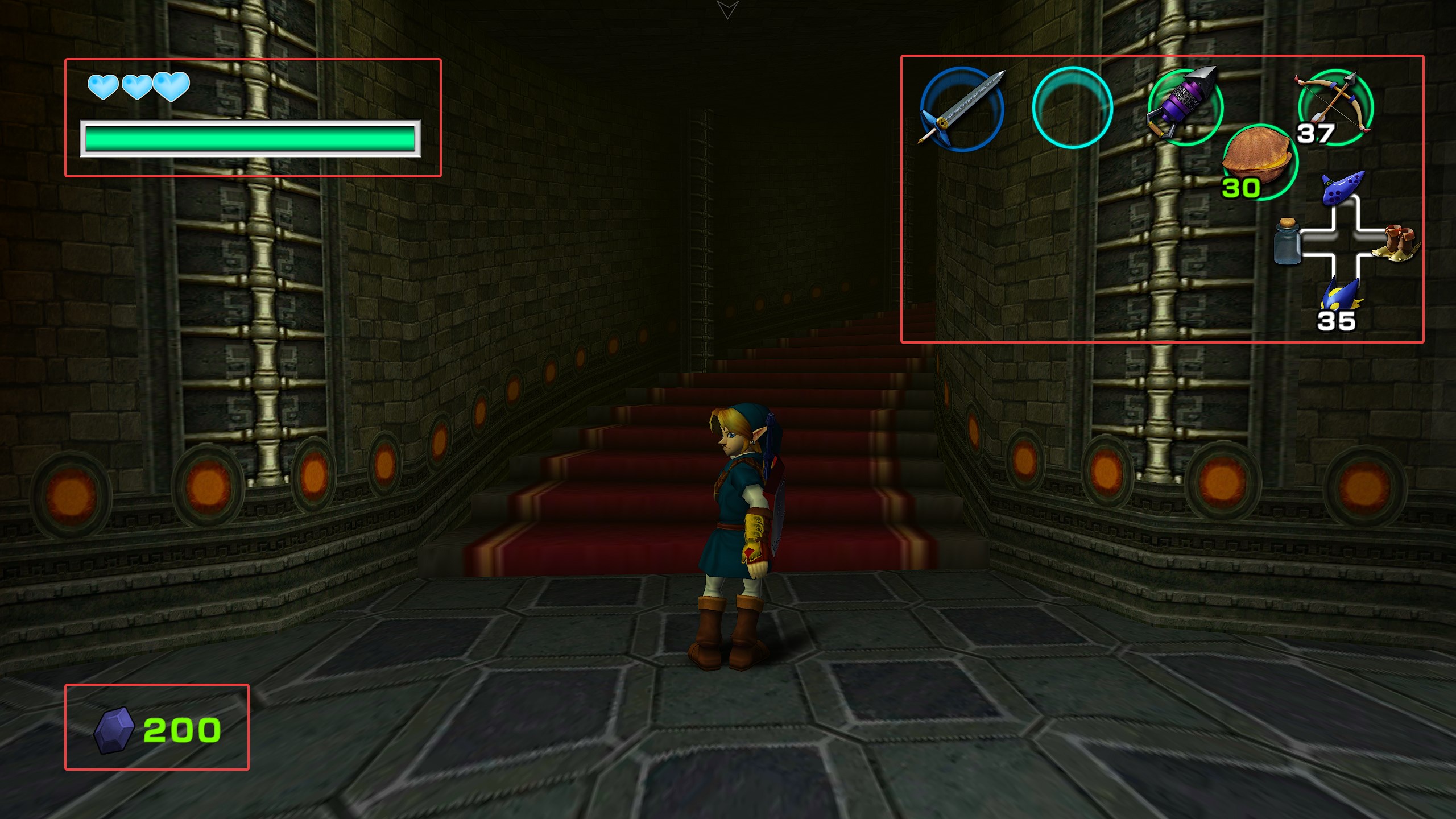The image size is (1456, 819).
Task: Use the purple Longshot item
Action: click(1184, 105)
